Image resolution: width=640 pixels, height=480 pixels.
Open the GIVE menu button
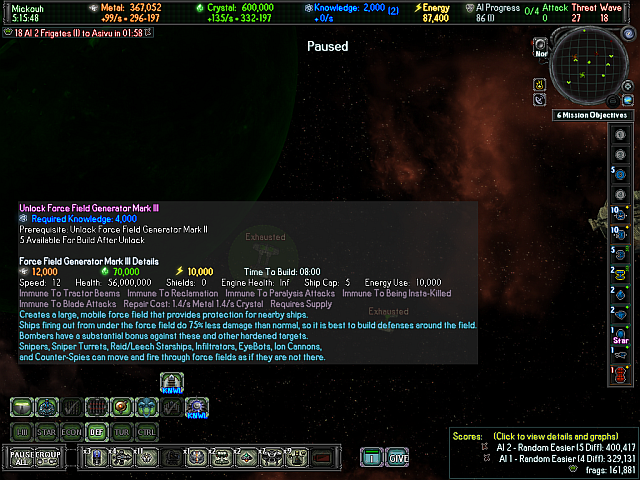tap(398, 458)
